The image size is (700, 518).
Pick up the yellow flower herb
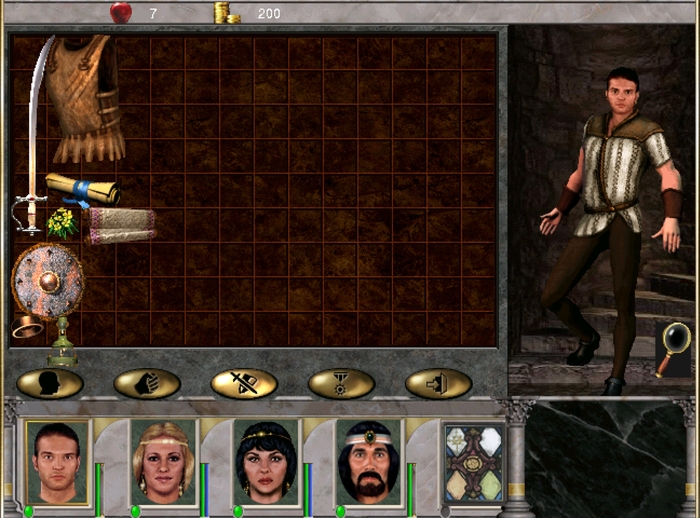point(62,223)
